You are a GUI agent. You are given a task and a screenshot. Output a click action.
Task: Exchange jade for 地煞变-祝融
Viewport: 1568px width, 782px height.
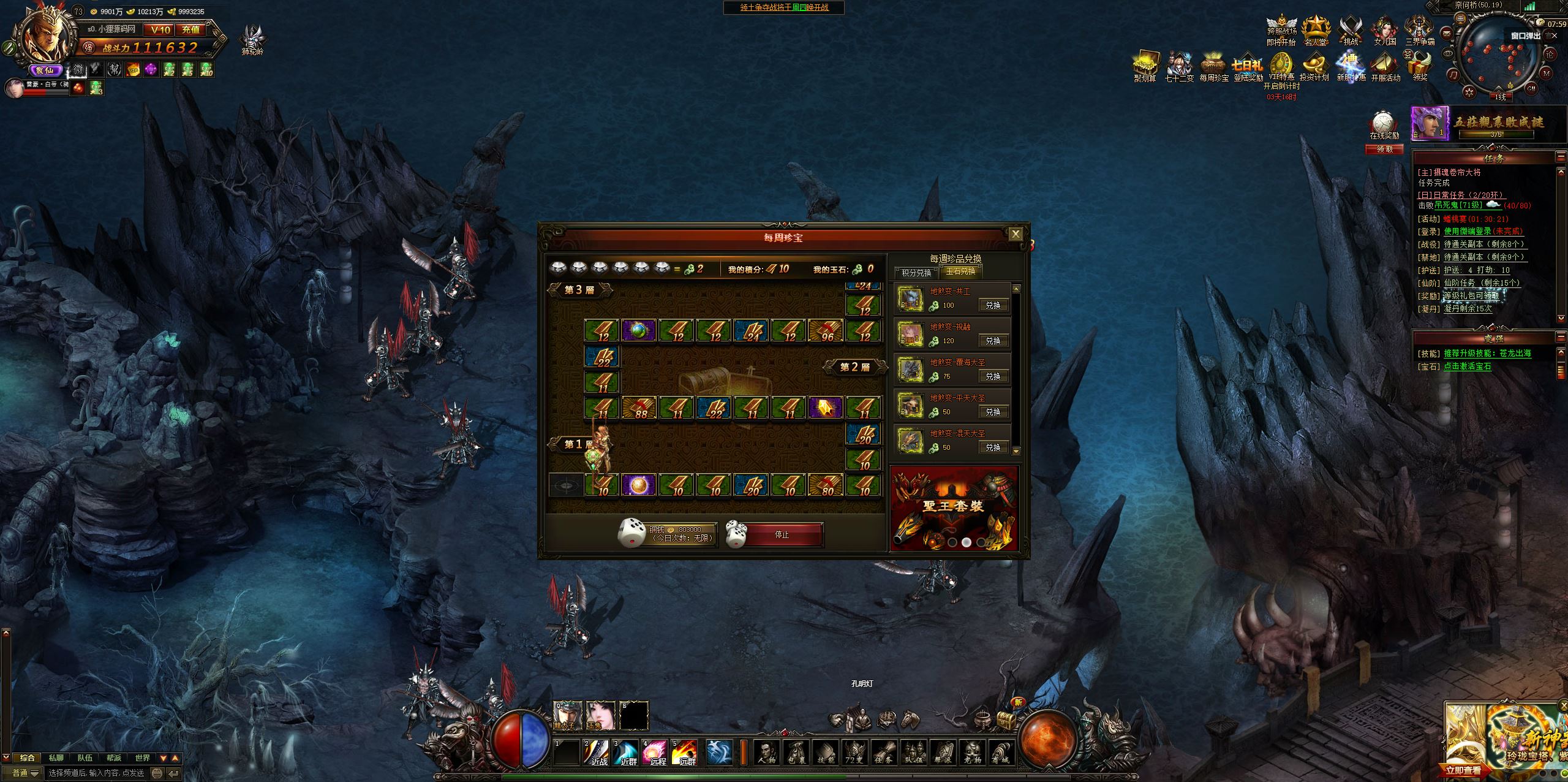tap(992, 341)
